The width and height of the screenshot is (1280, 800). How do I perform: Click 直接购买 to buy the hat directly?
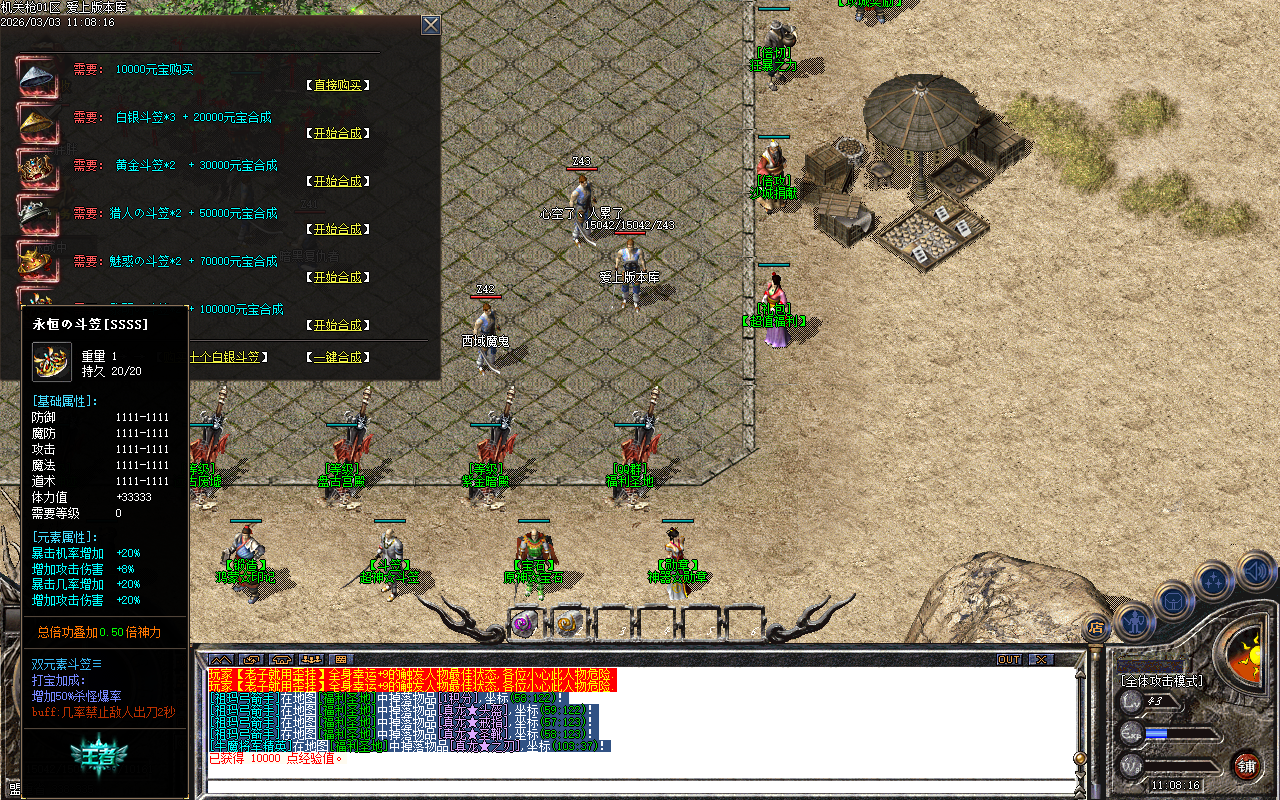tap(340, 85)
